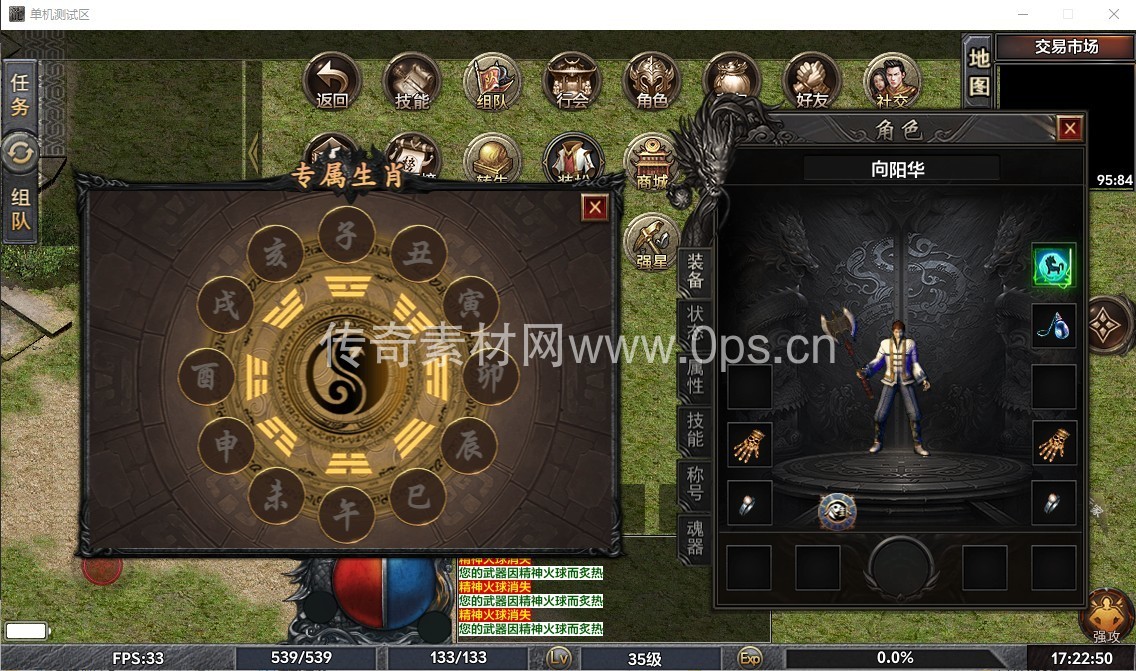This screenshot has height=671, width=1136.
Task: Close the 角色 character panel
Action: point(1069,129)
